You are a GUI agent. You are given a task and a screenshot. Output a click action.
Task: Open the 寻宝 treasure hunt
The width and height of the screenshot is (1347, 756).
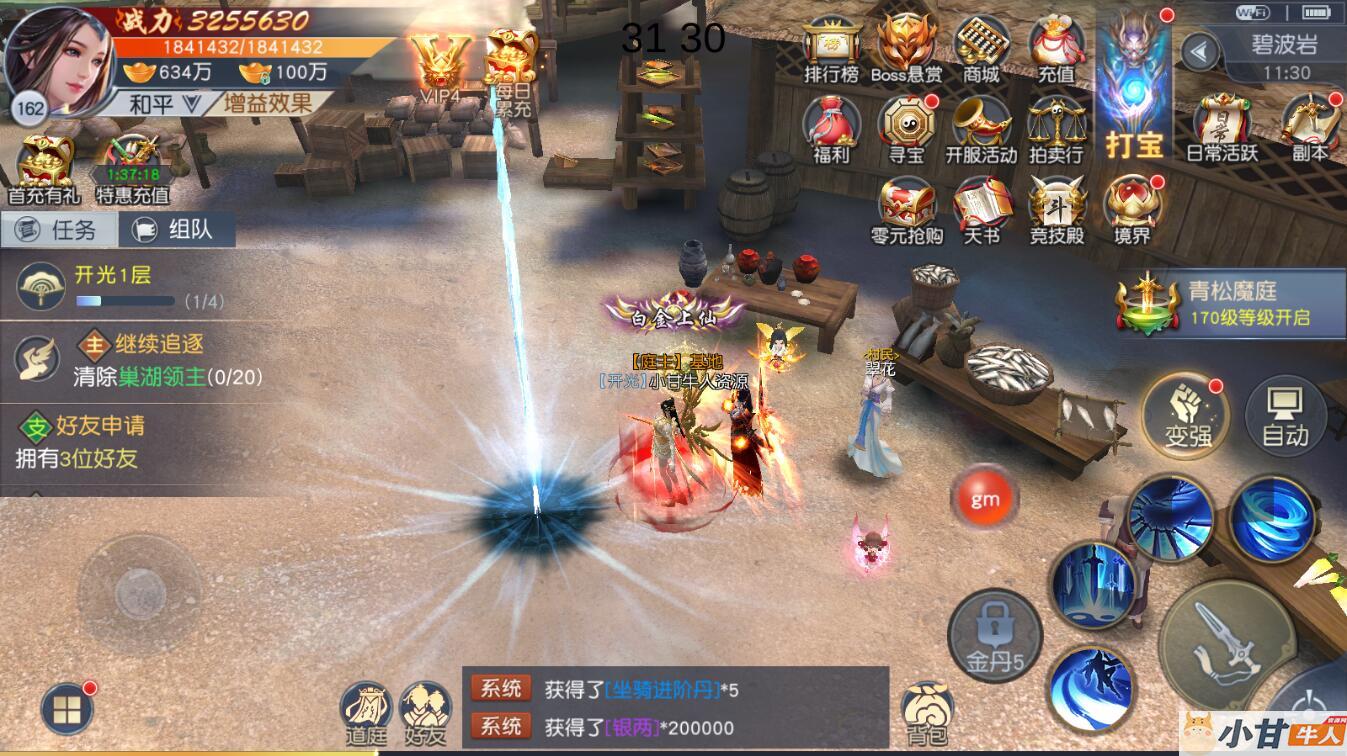[906, 128]
